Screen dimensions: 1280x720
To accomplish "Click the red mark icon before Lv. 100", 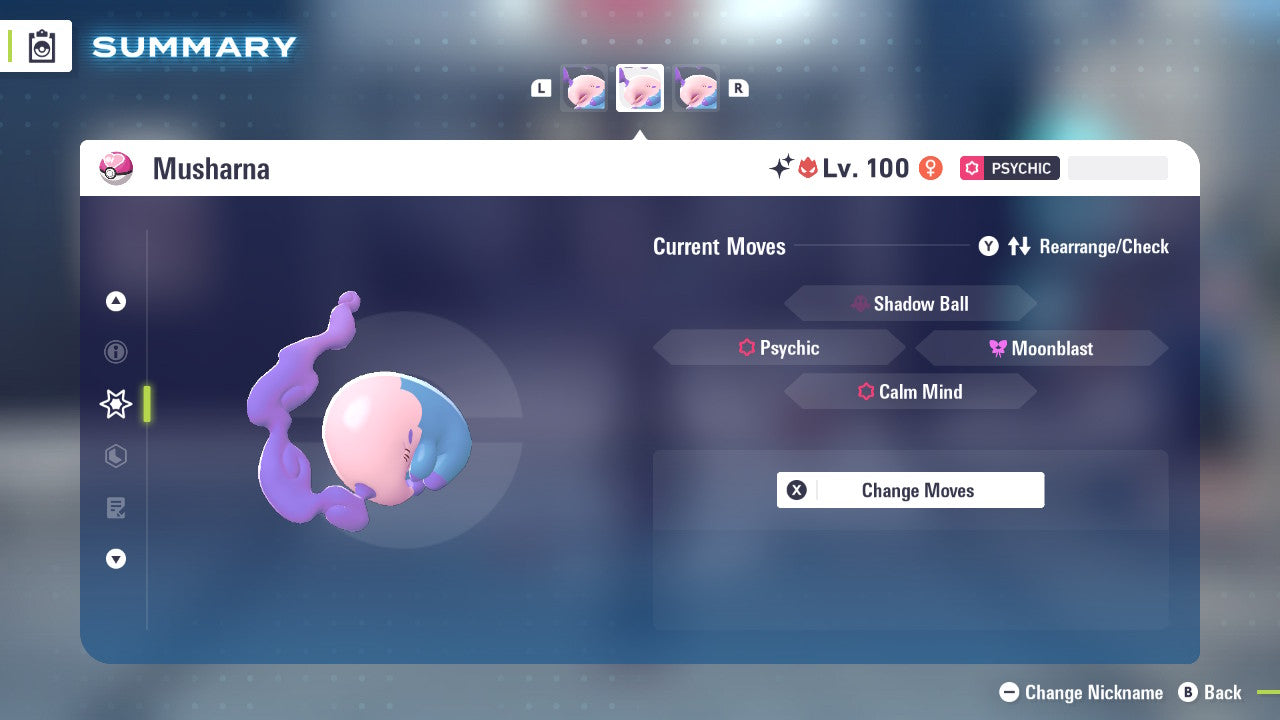I will [x=810, y=167].
